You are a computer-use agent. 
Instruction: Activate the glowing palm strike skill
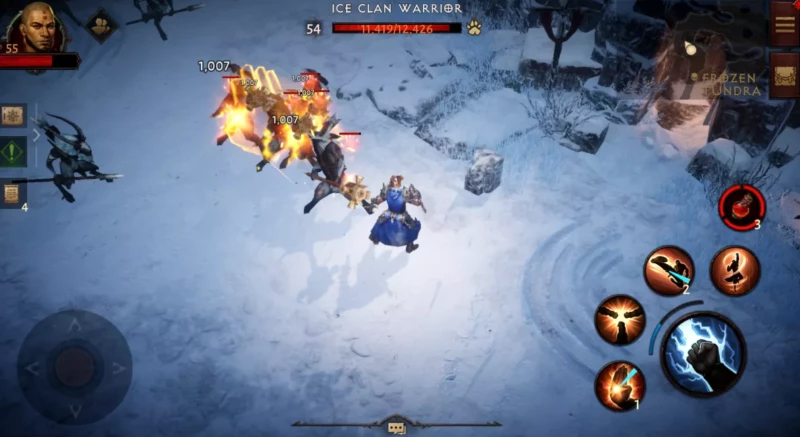coord(619,386)
